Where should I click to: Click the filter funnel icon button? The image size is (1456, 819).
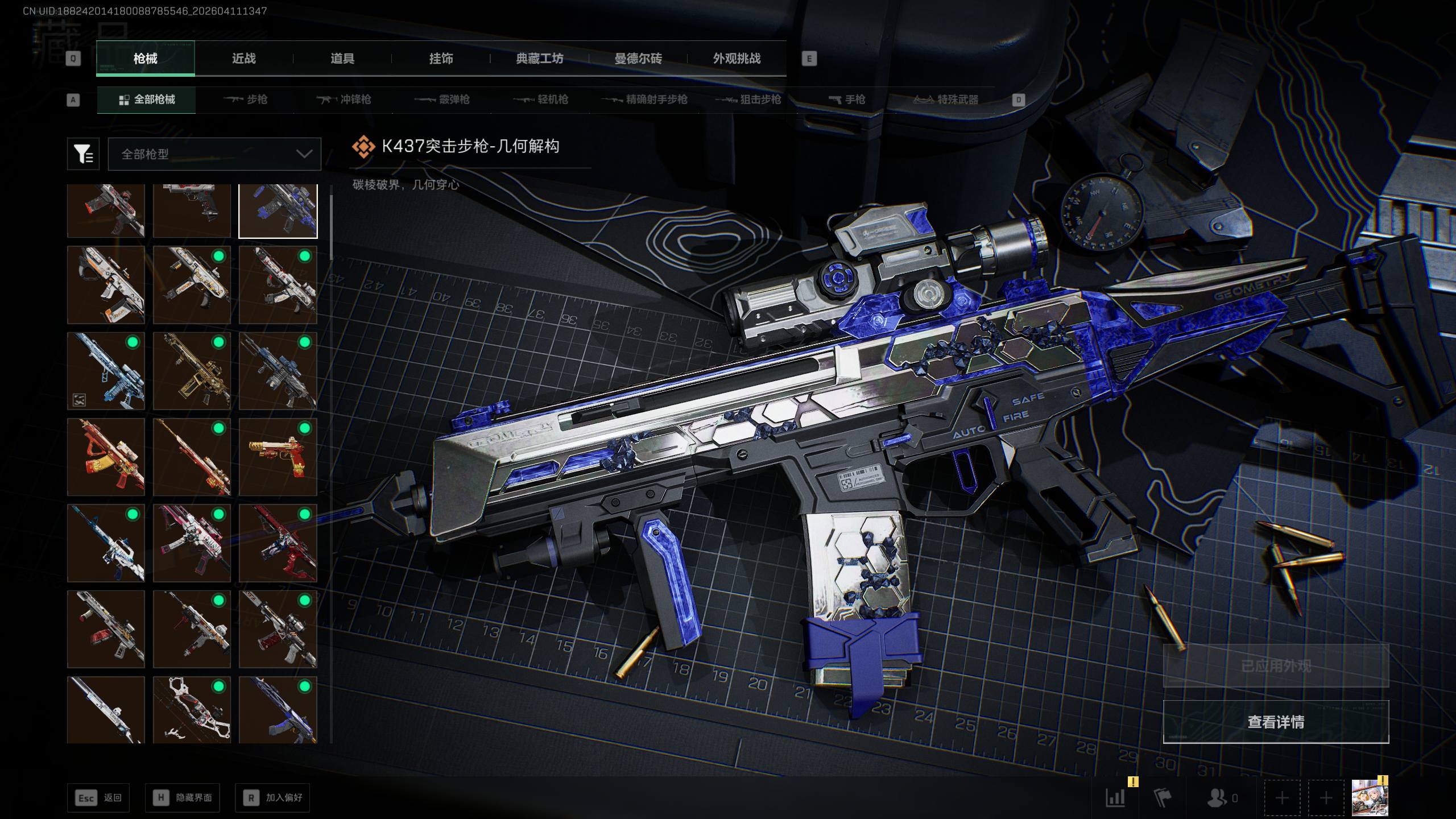coord(83,154)
